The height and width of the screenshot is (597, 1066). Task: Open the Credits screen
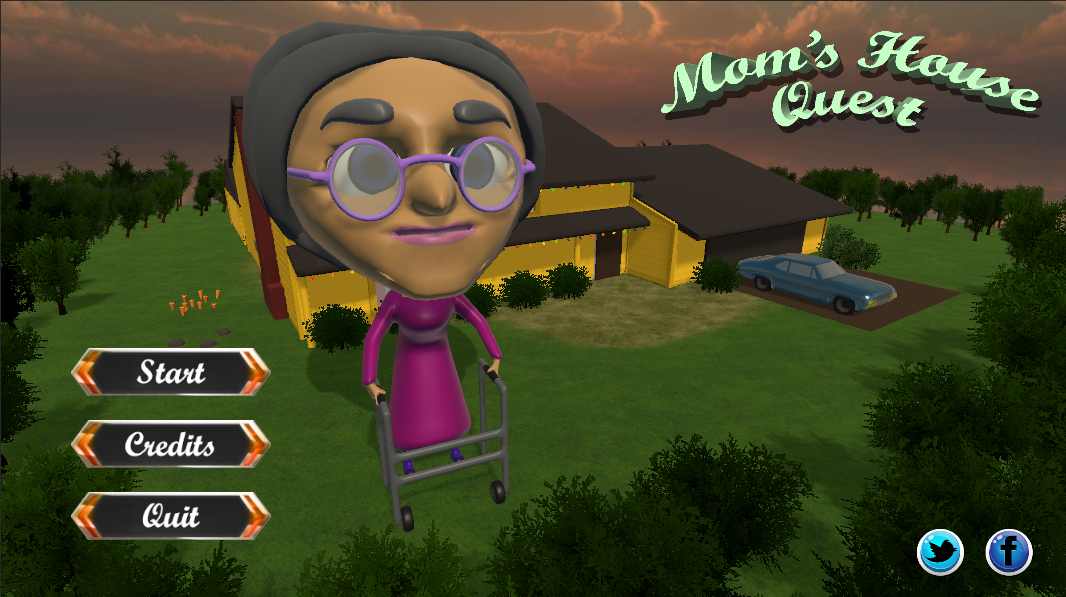pos(171,443)
